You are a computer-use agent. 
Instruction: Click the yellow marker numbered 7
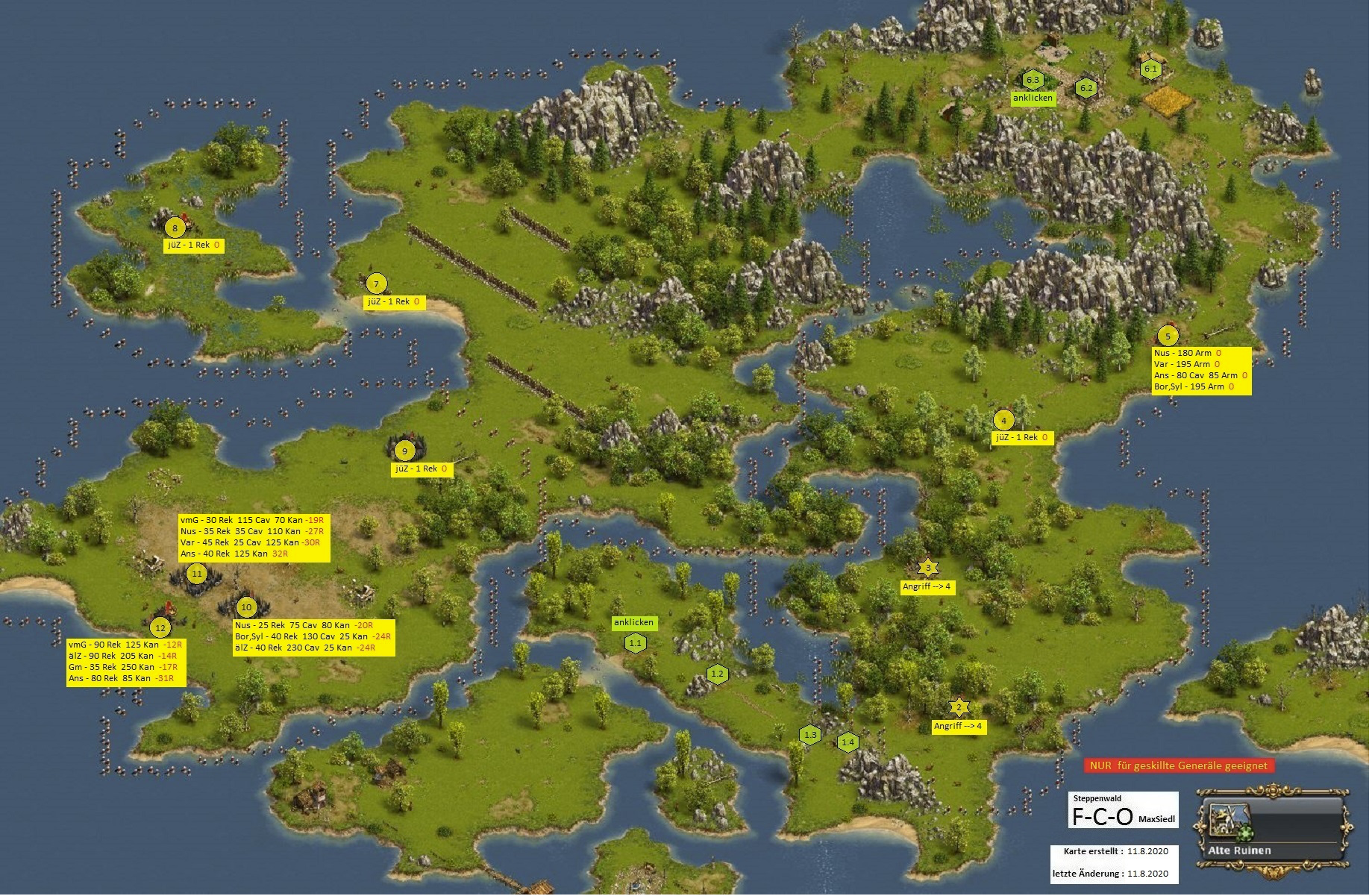pyautogui.click(x=376, y=284)
